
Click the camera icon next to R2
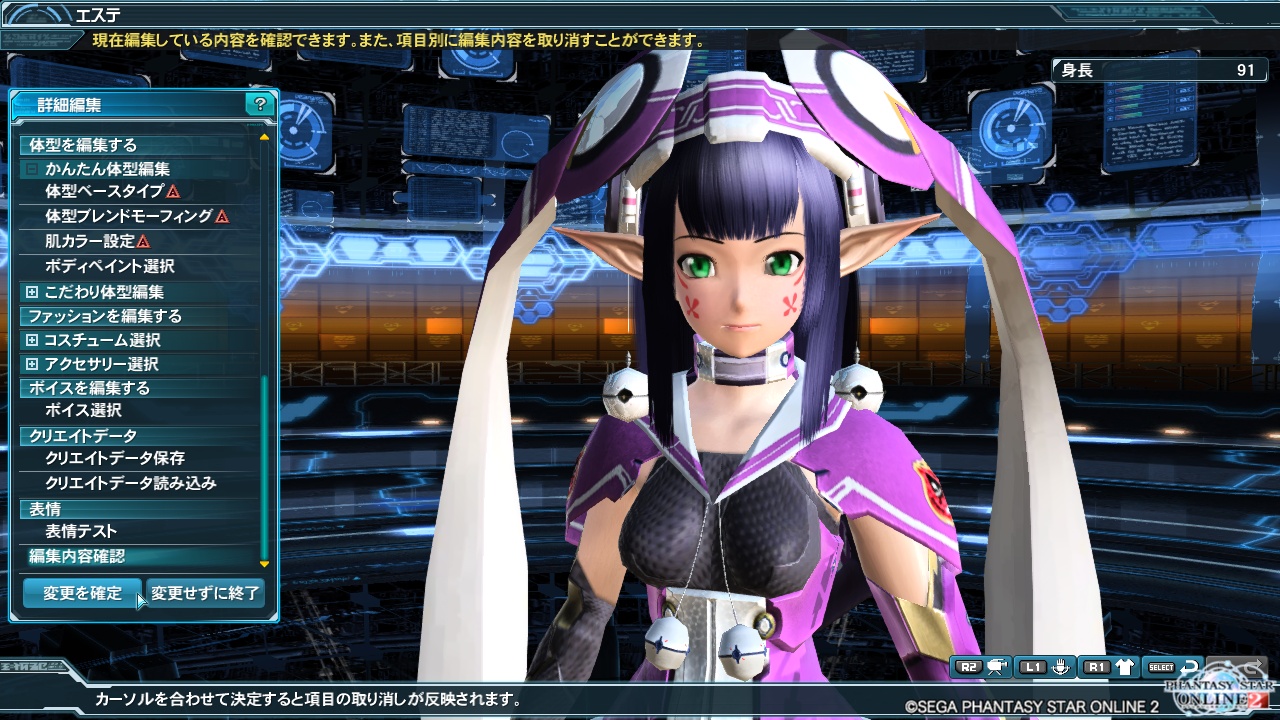tap(996, 666)
